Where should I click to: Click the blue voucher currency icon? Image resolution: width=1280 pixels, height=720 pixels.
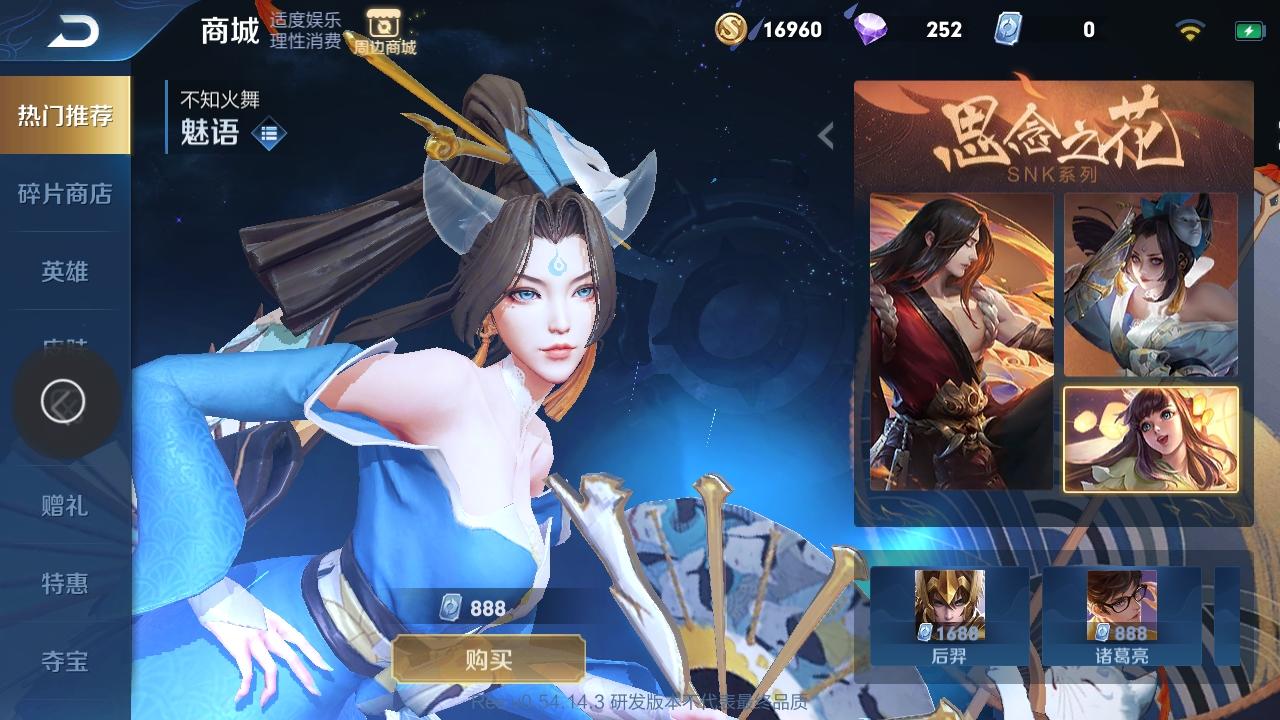(1010, 30)
